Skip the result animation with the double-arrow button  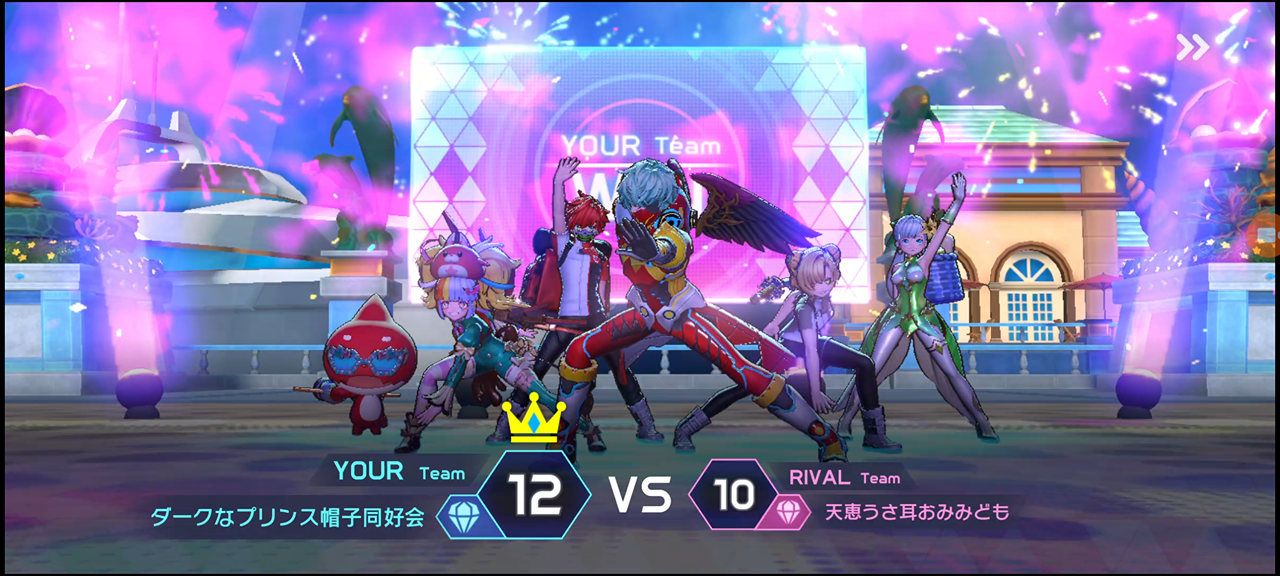pyautogui.click(x=1192, y=47)
